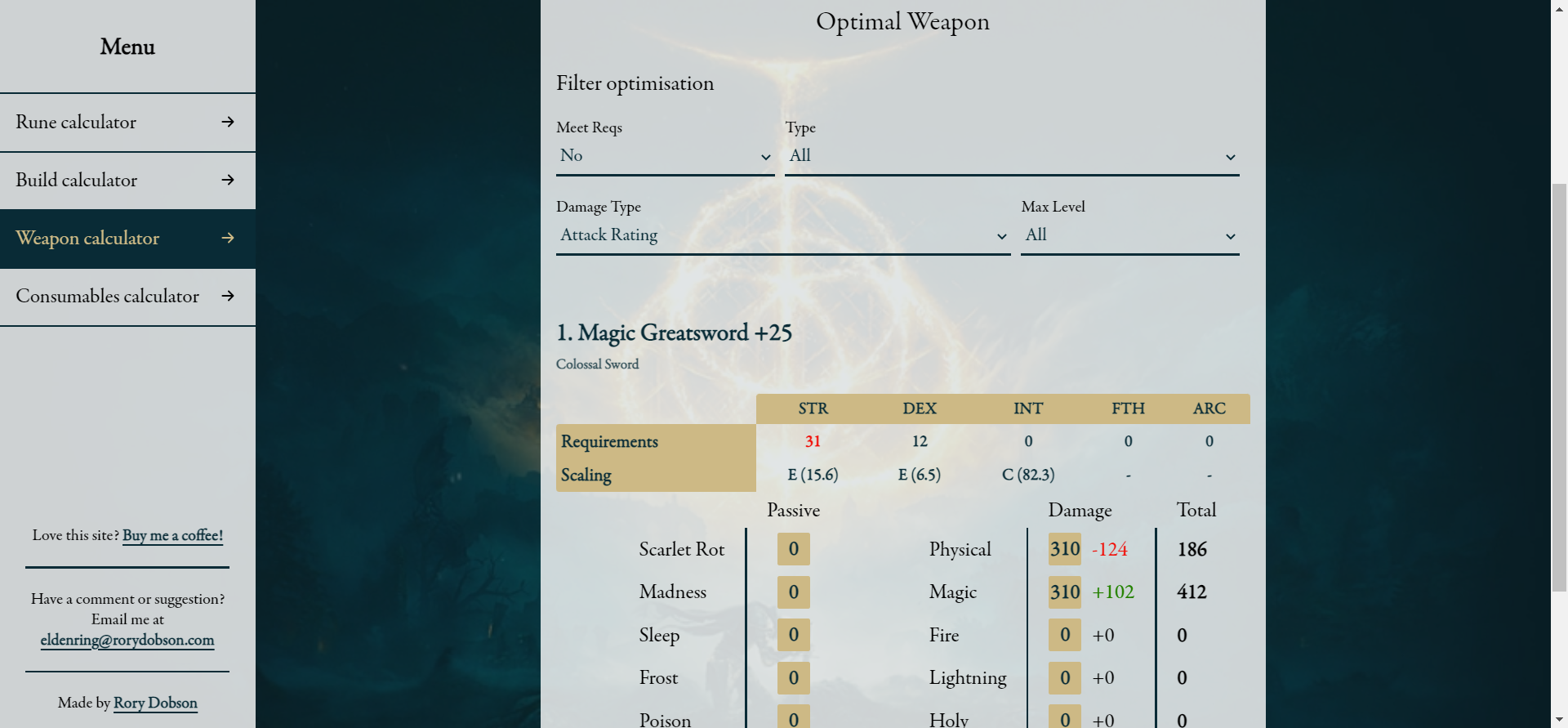Click the eldenring@rorydobson.com email link
Viewport: 1568px width, 728px height.
127,640
